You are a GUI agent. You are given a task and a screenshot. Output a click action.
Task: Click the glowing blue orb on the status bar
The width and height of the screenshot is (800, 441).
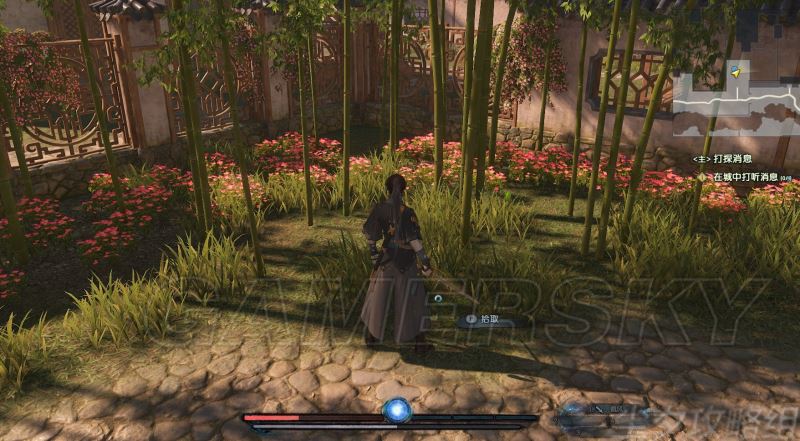(397, 410)
